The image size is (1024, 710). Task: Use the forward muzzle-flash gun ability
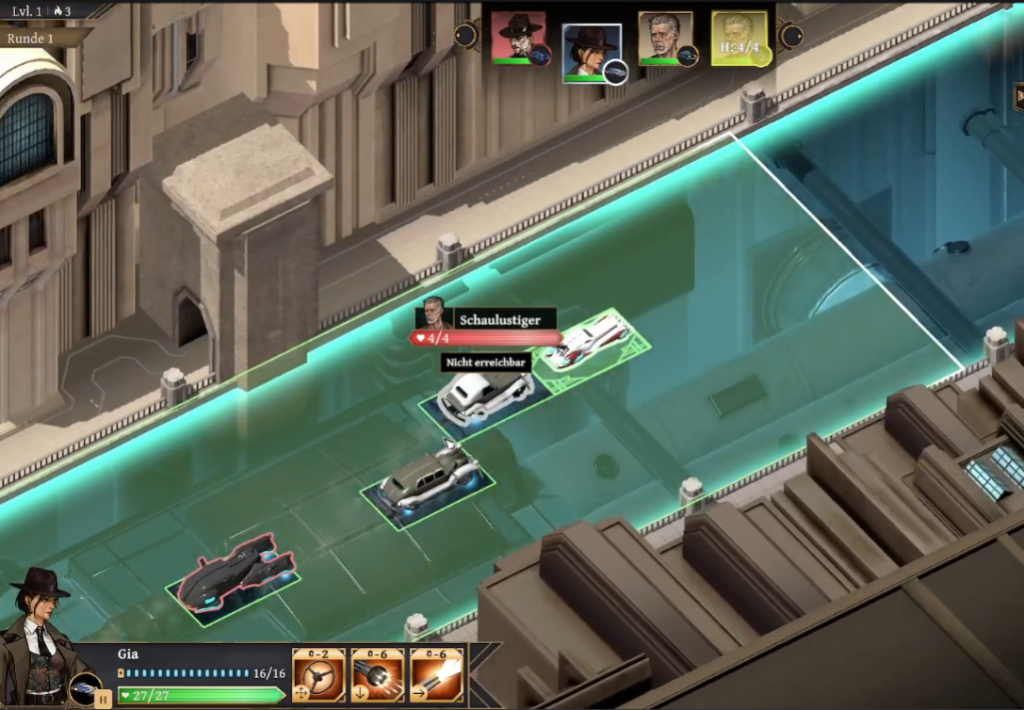[437, 676]
